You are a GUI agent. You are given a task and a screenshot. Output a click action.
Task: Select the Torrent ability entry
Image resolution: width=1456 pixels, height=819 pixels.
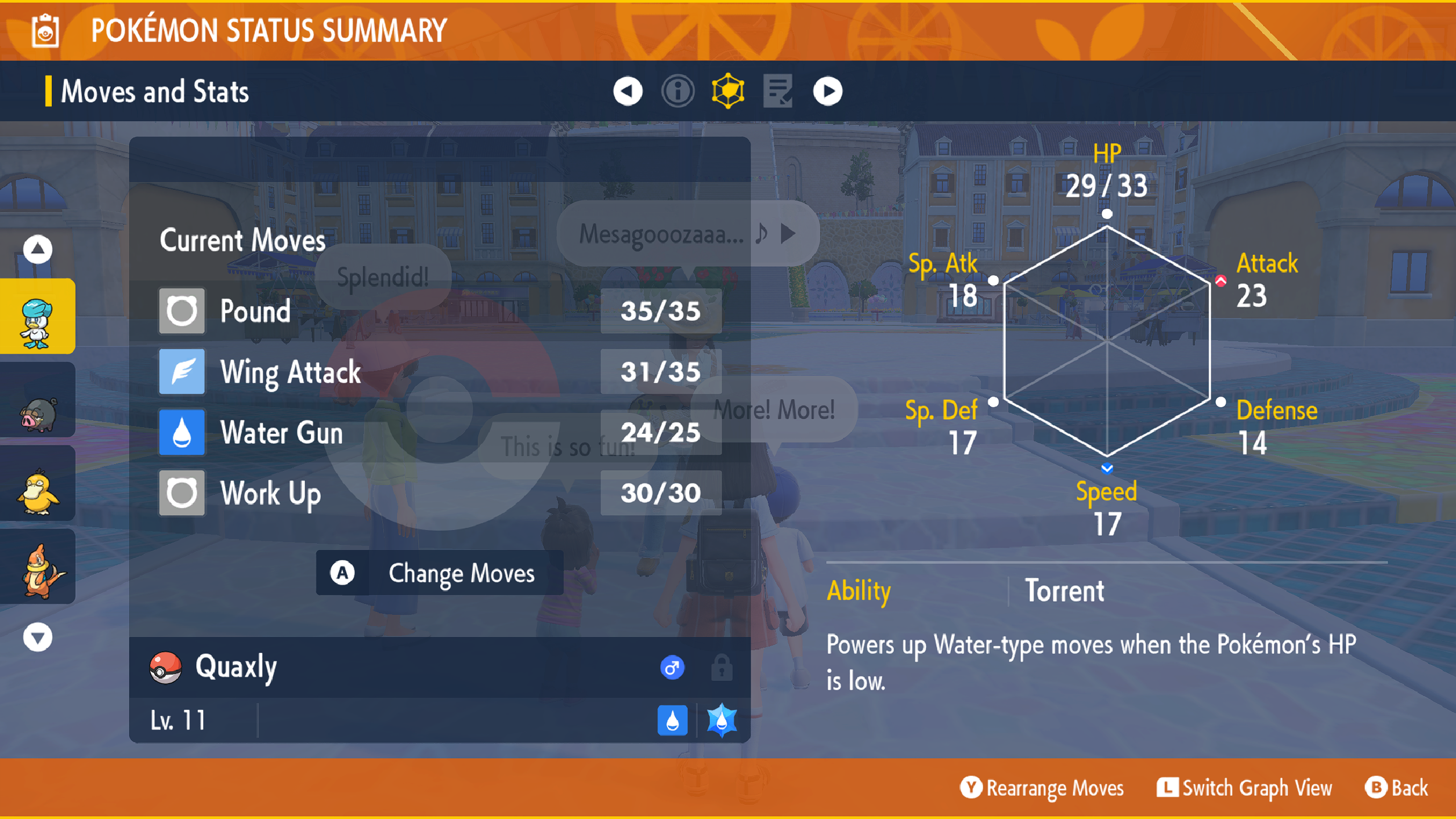pyautogui.click(x=1064, y=590)
